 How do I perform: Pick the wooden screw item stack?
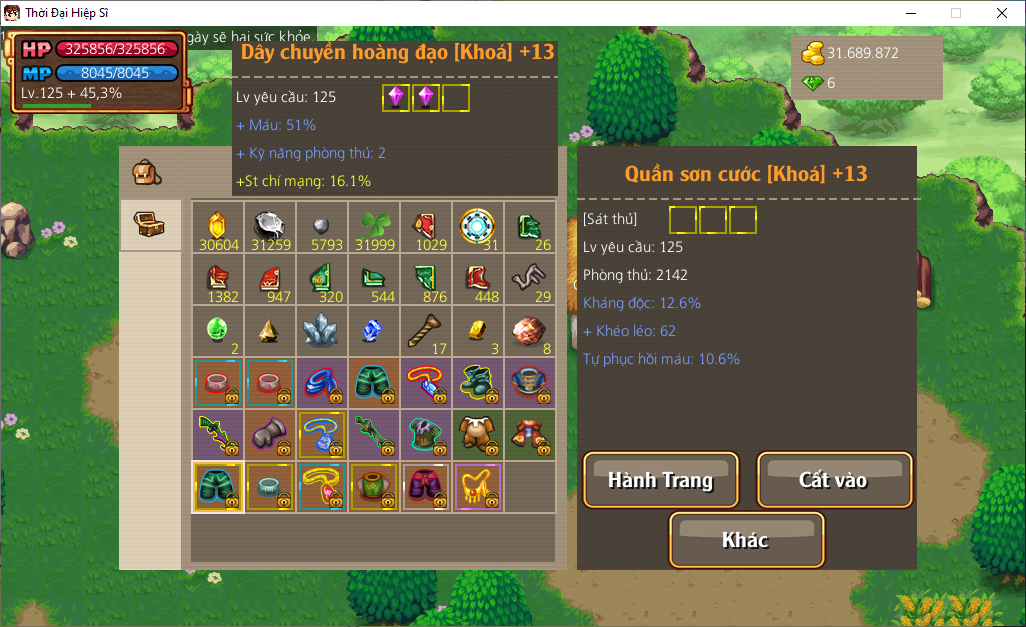click(x=426, y=331)
